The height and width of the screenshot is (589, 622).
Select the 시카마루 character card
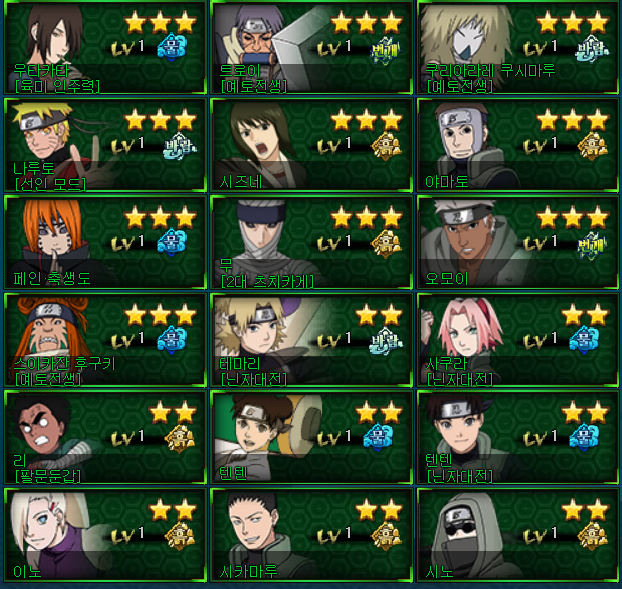tap(311, 535)
